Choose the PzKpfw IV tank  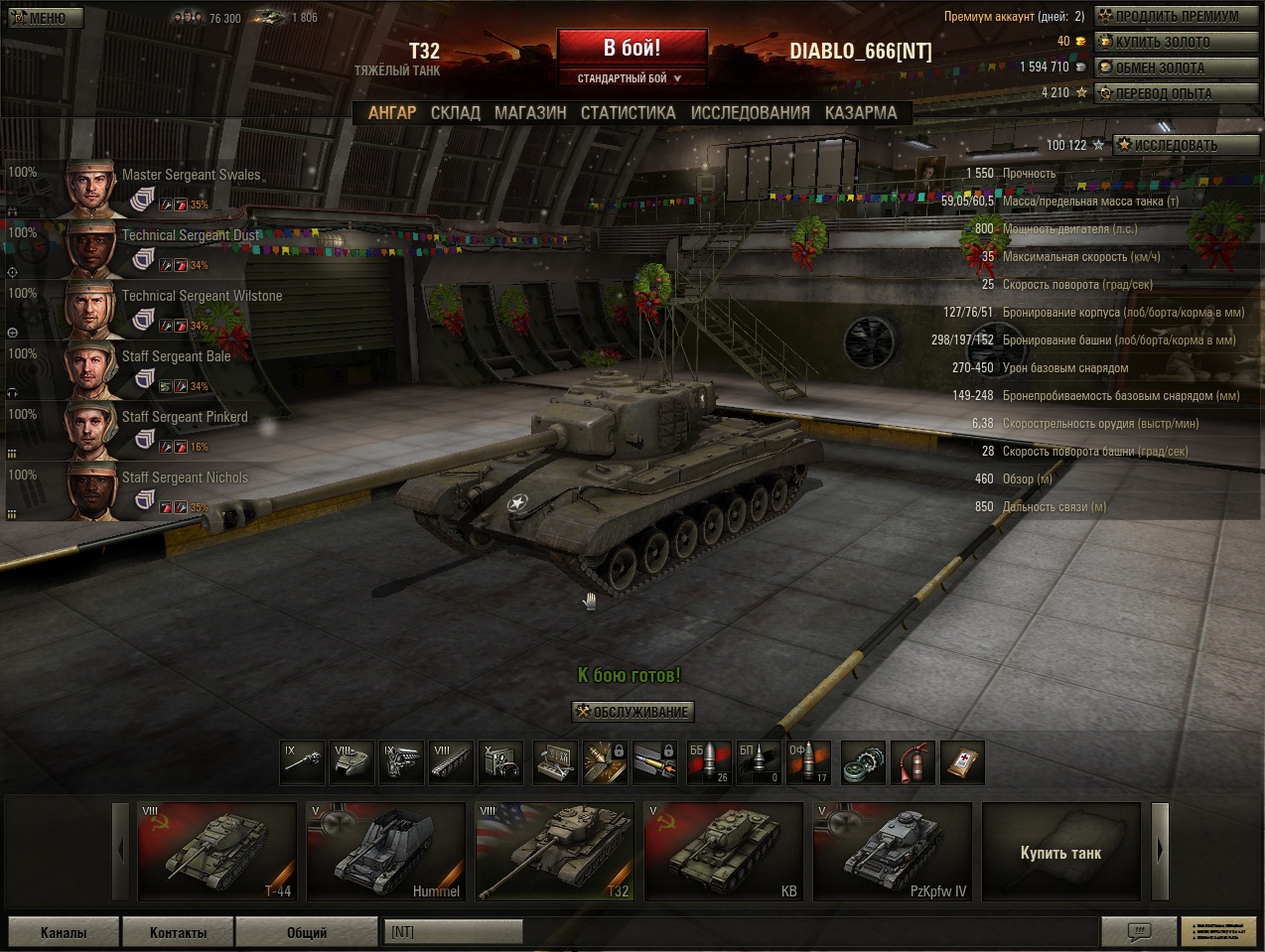click(x=893, y=852)
